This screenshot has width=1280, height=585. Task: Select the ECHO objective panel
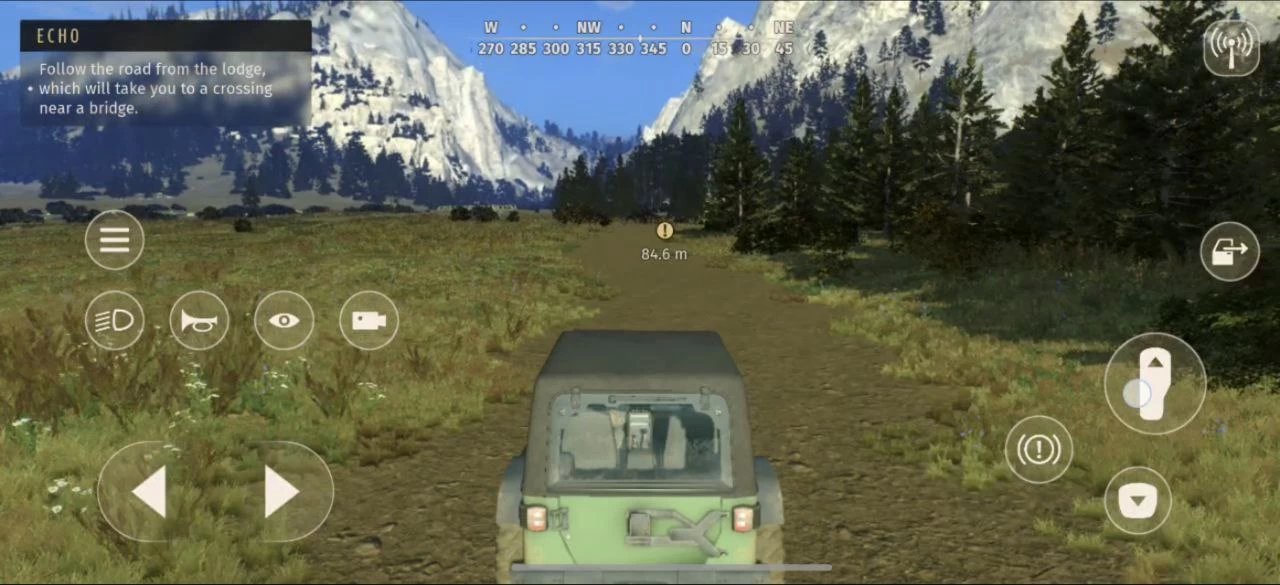coord(166,74)
